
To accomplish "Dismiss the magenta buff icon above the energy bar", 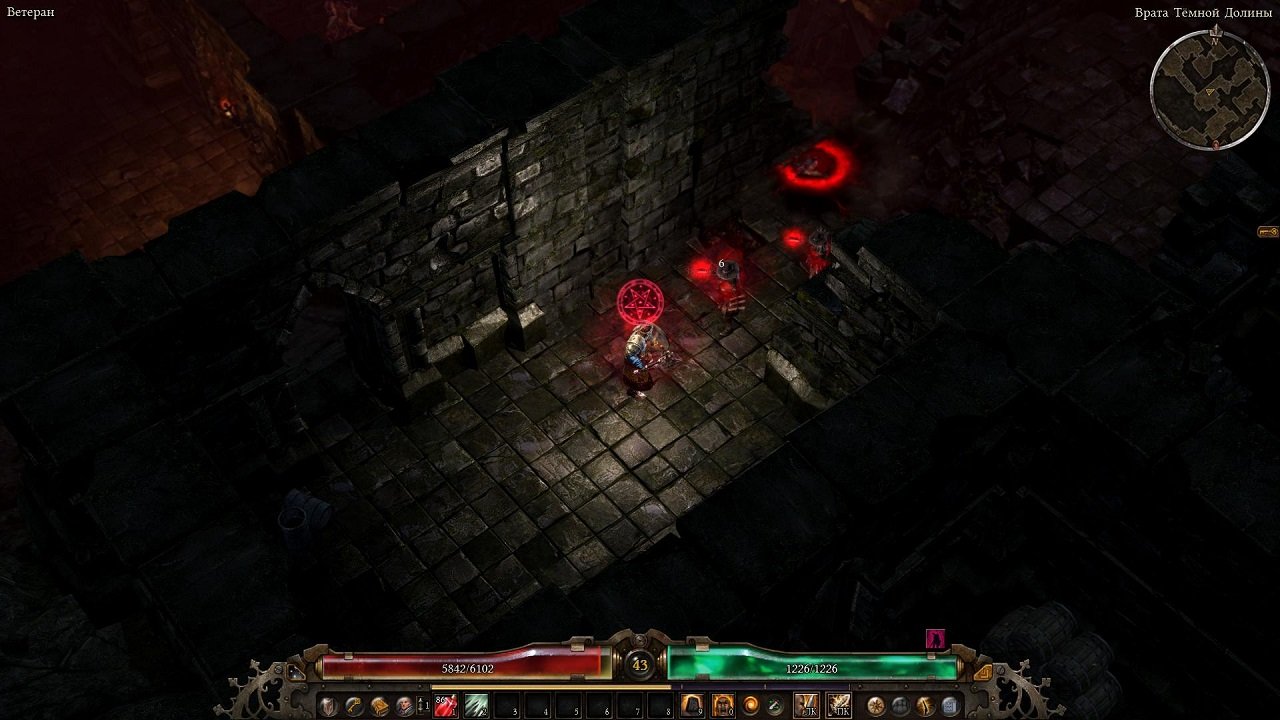I will 935,640.
